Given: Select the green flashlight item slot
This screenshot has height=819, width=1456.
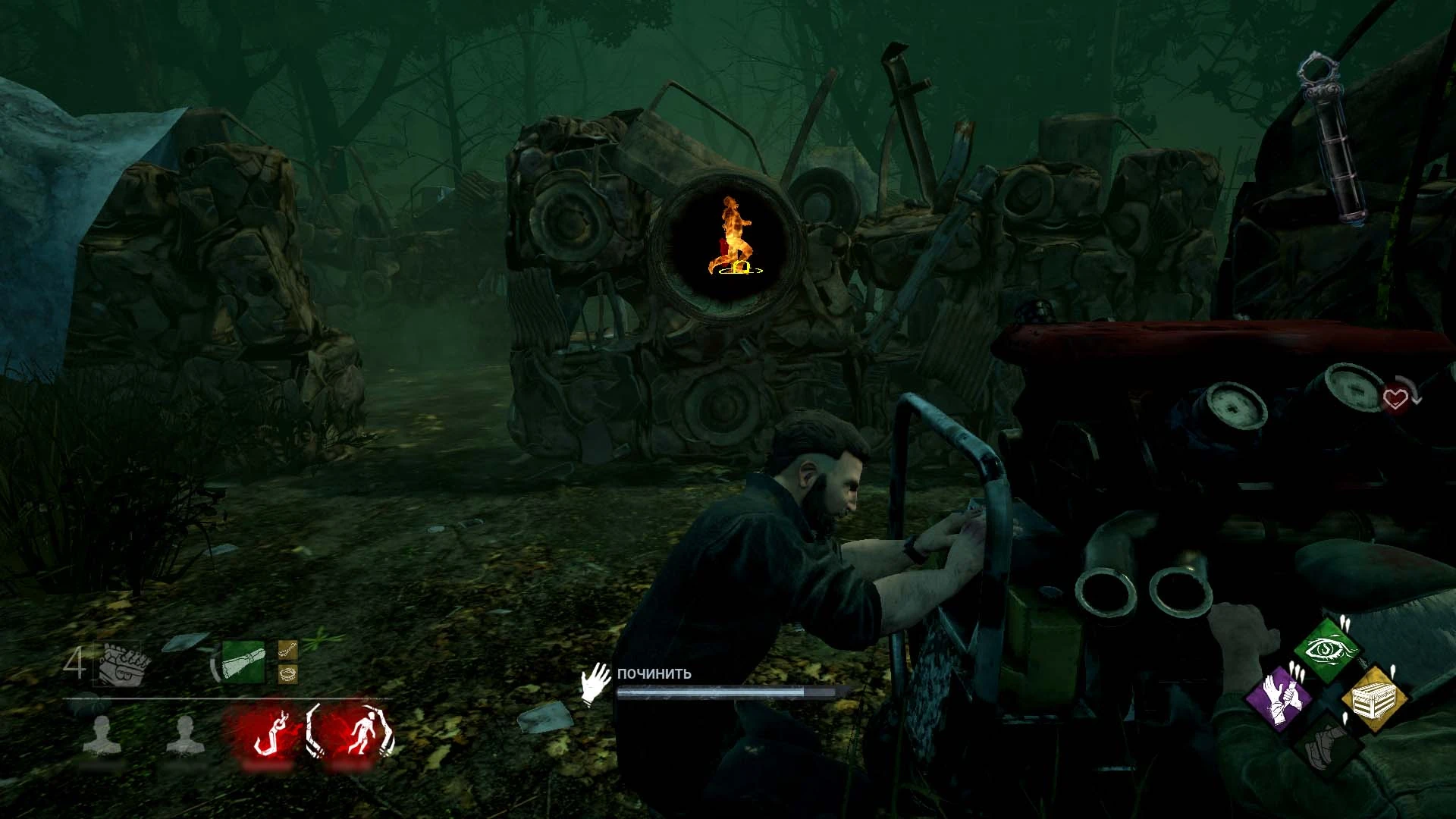Looking at the screenshot, I should (243, 662).
